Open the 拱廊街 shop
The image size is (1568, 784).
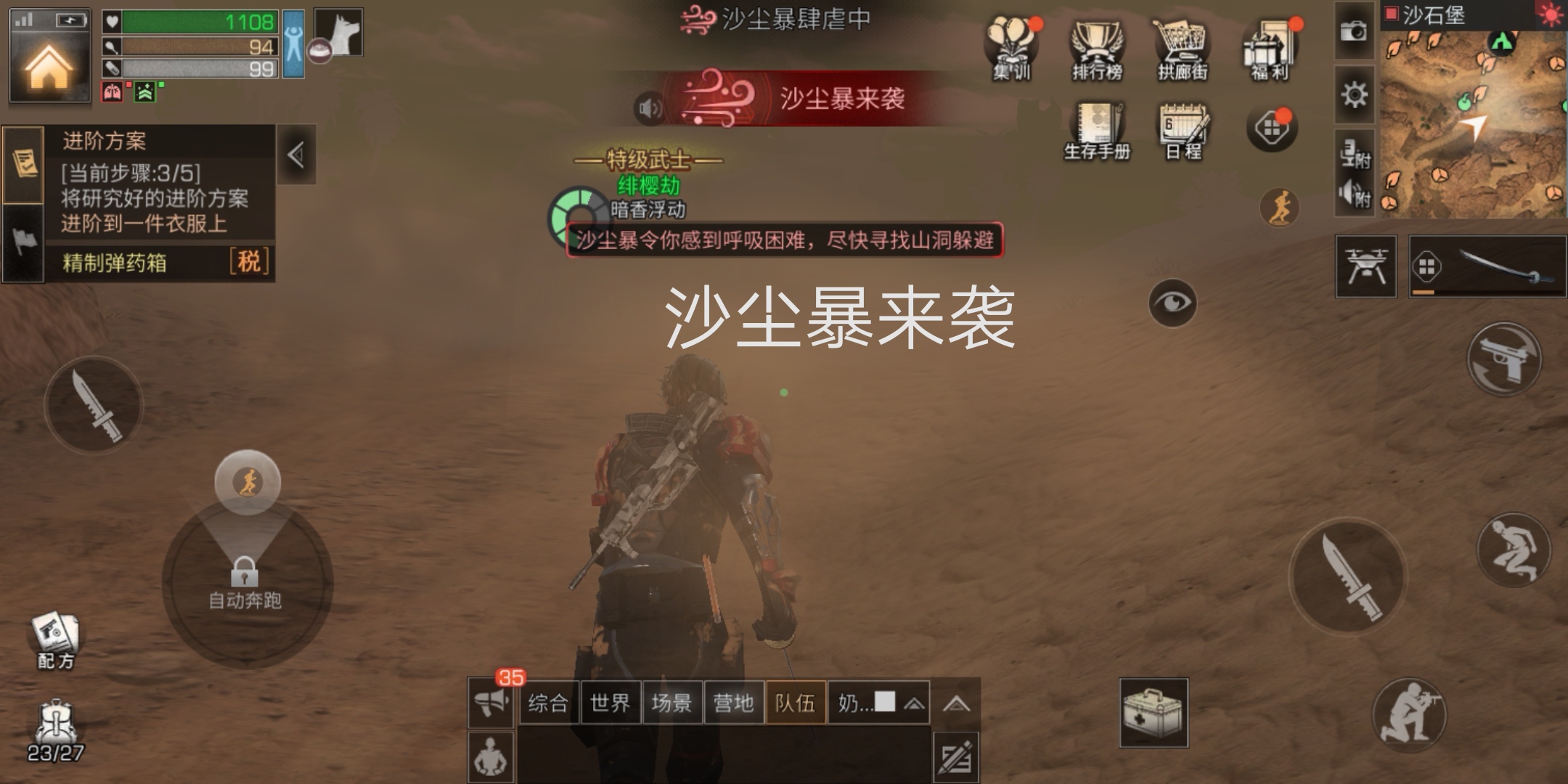click(1183, 49)
